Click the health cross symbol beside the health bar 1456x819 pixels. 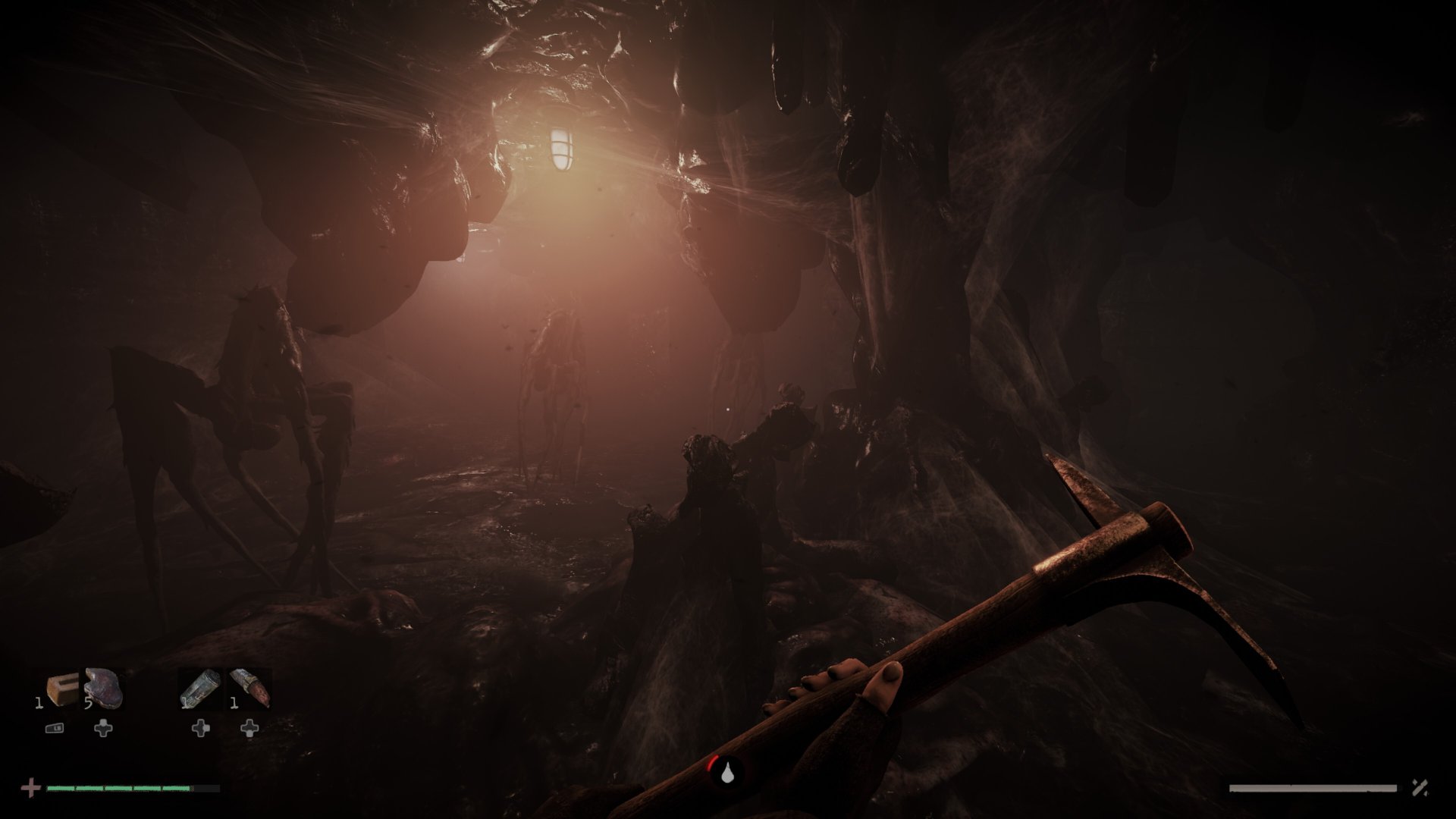[31, 789]
